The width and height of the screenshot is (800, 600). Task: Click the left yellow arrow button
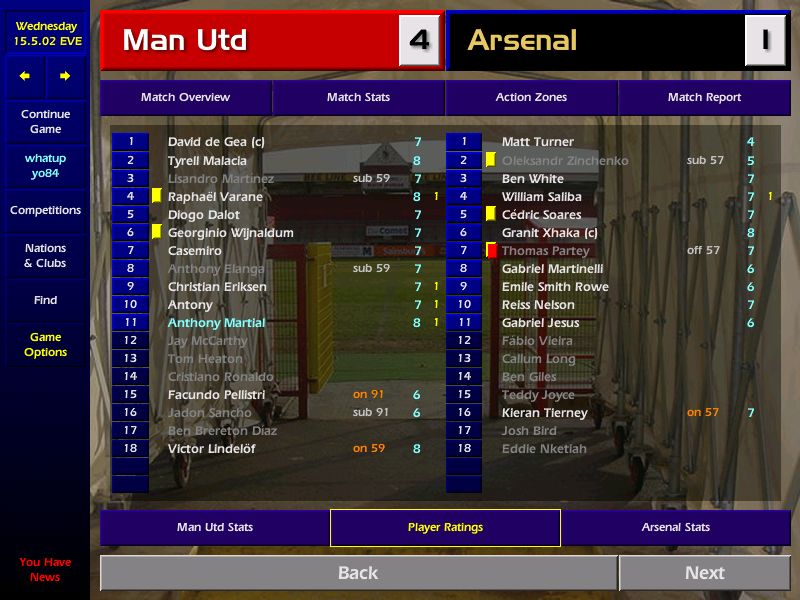tap(25, 76)
